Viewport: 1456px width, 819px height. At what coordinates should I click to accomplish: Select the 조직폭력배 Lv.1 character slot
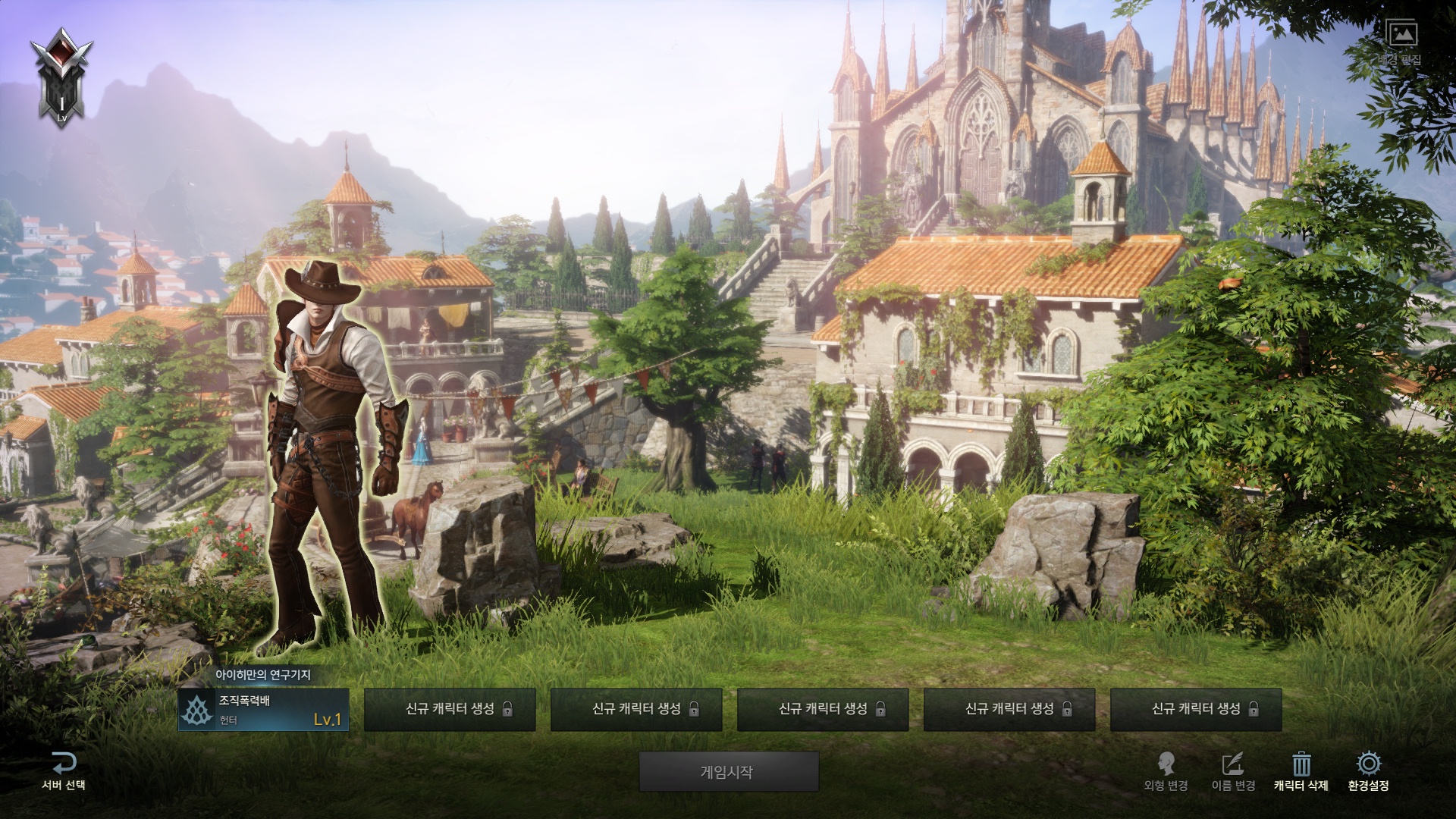[x=263, y=710]
